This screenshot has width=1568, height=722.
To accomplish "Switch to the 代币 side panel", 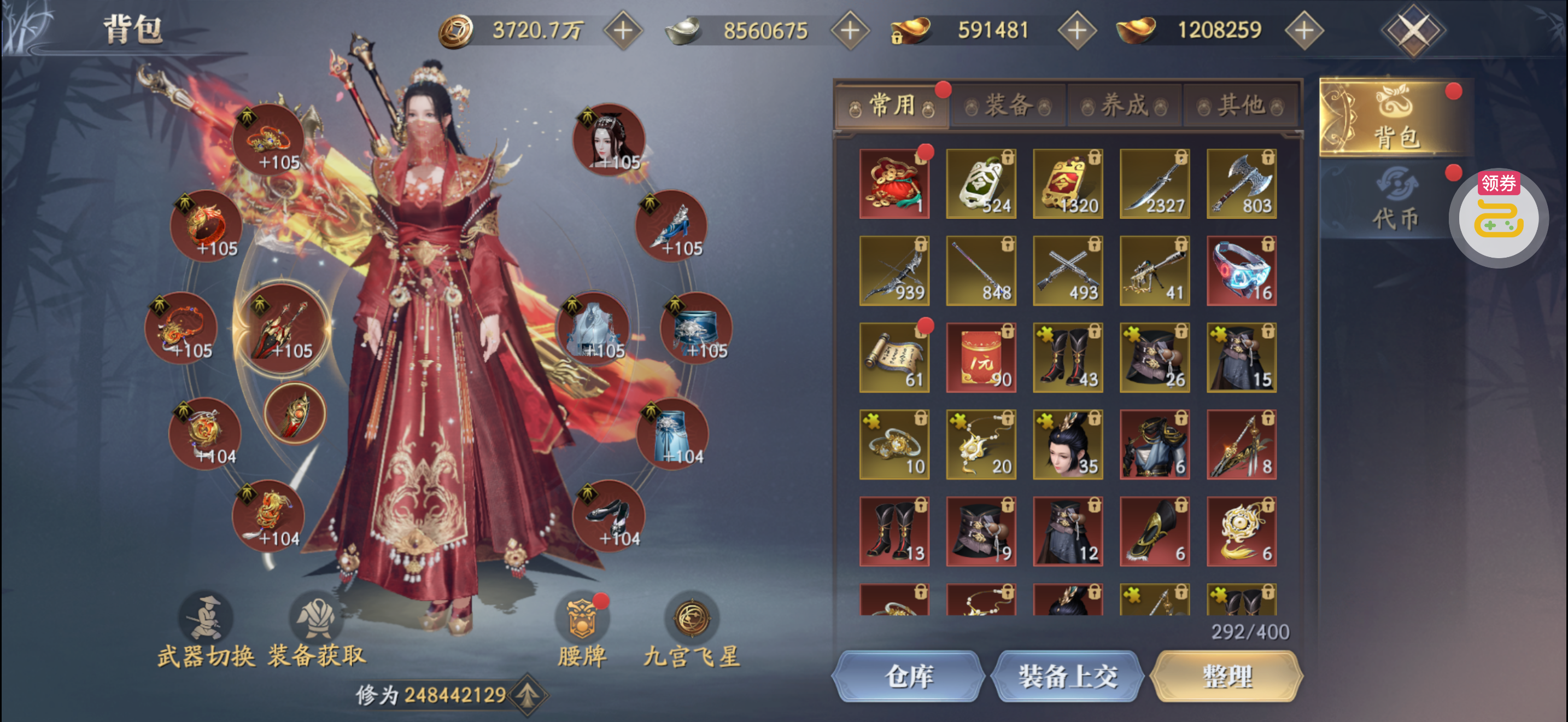I will (x=1395, y=201).
